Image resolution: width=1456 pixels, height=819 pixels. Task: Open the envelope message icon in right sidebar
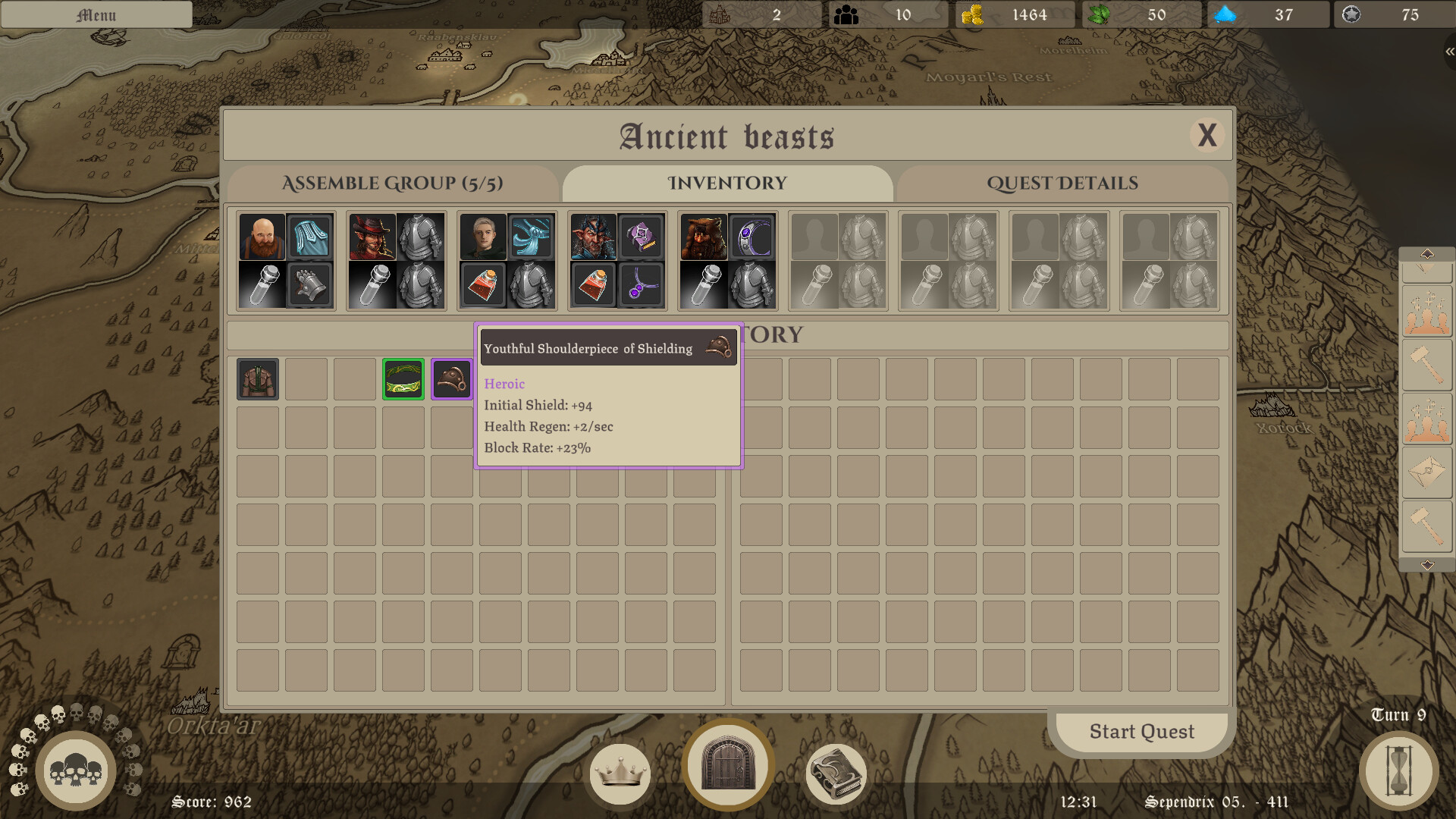point(1428,469)
